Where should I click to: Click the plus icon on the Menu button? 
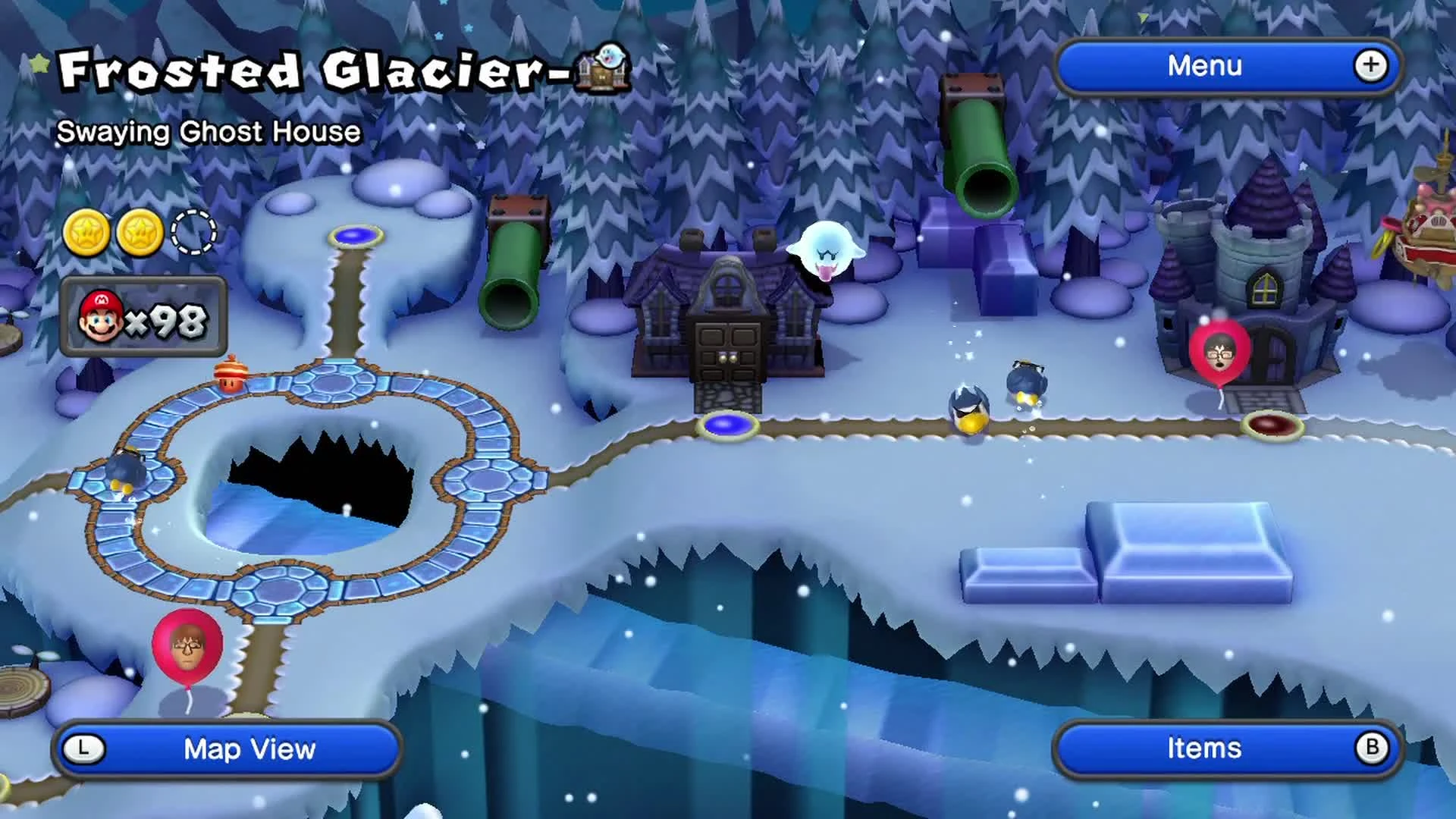click(x=1370, y=67)
